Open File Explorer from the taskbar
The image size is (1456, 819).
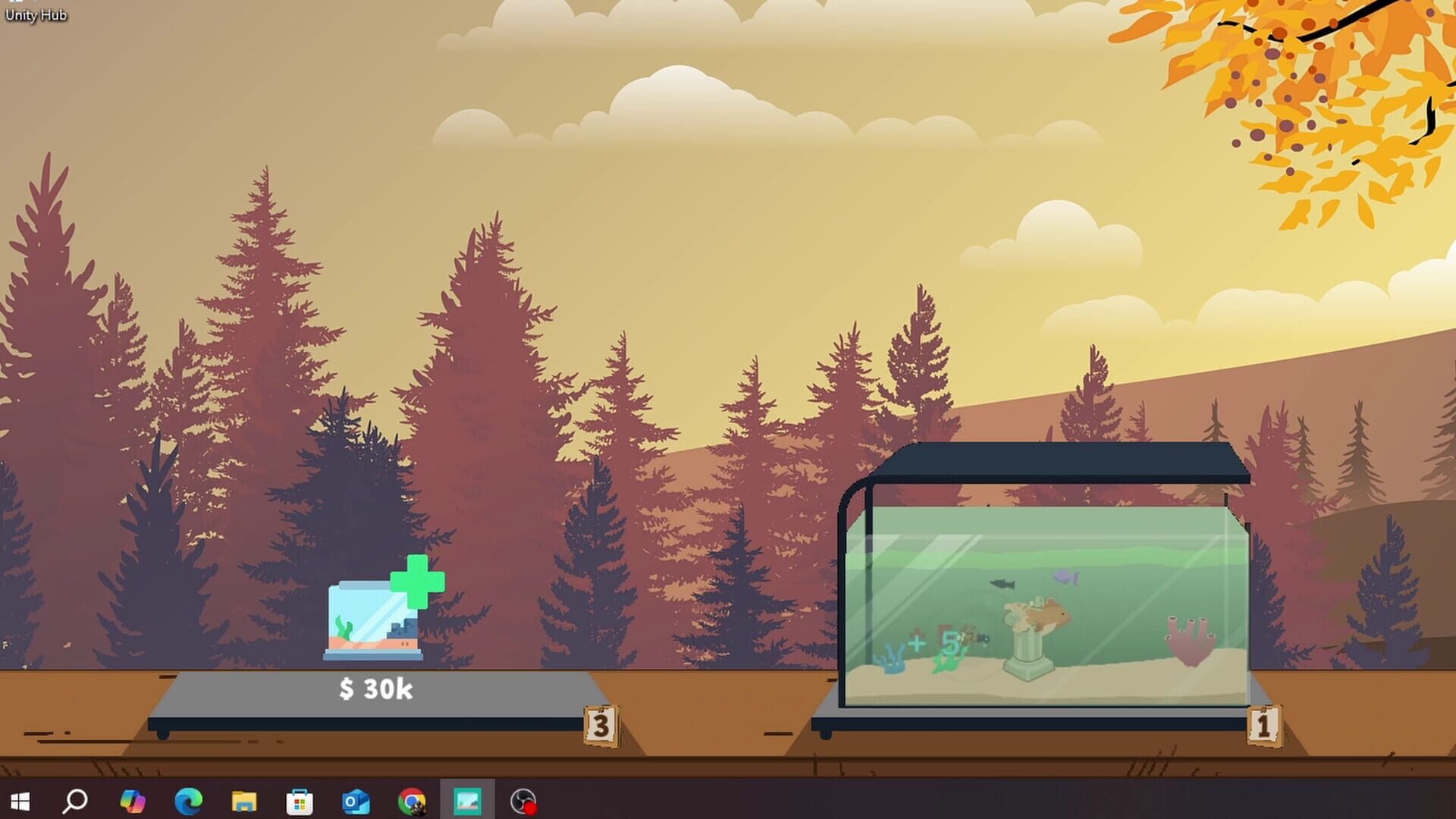244,801
